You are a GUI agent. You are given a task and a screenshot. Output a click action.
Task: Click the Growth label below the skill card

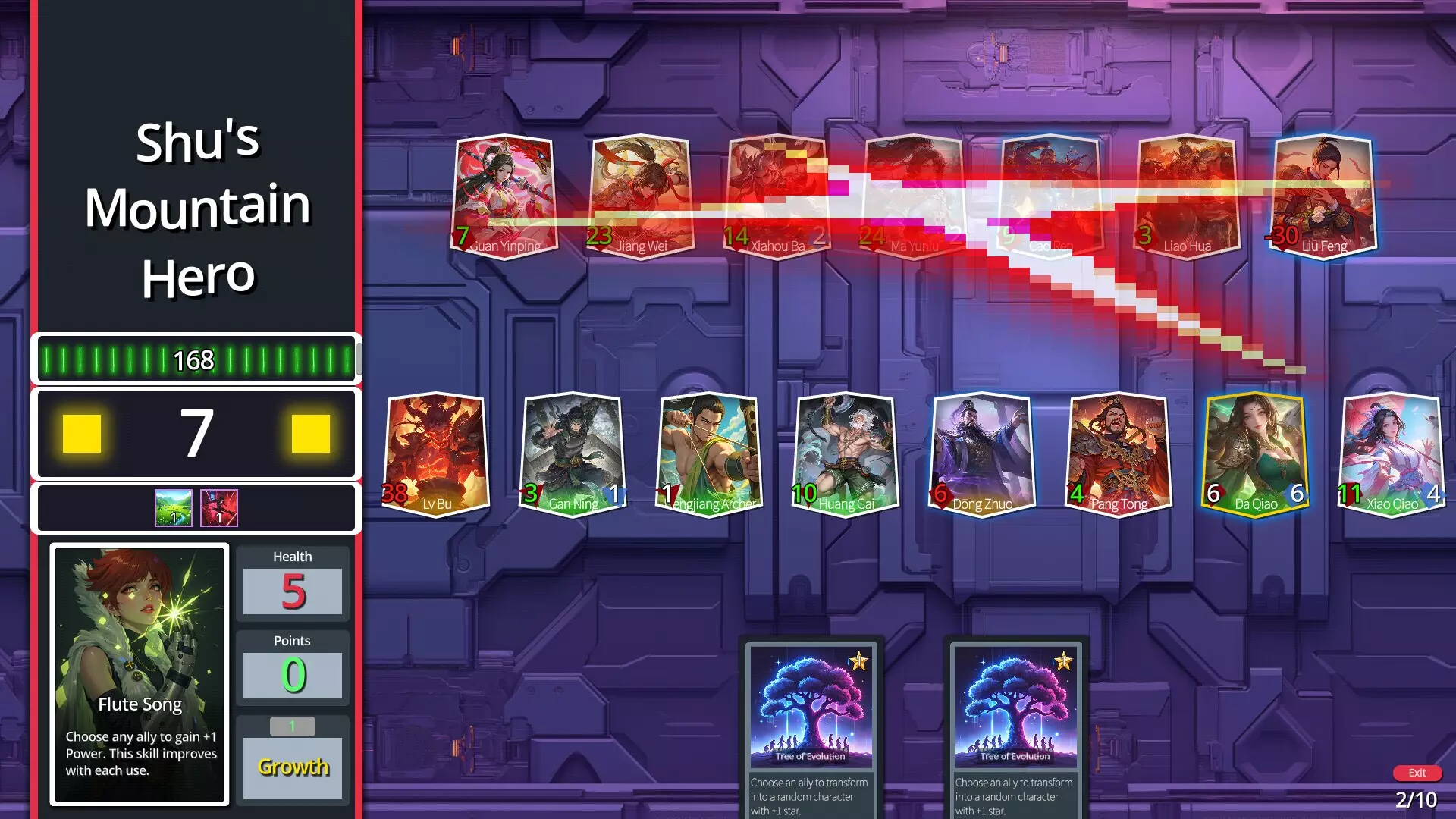point(292,767)
